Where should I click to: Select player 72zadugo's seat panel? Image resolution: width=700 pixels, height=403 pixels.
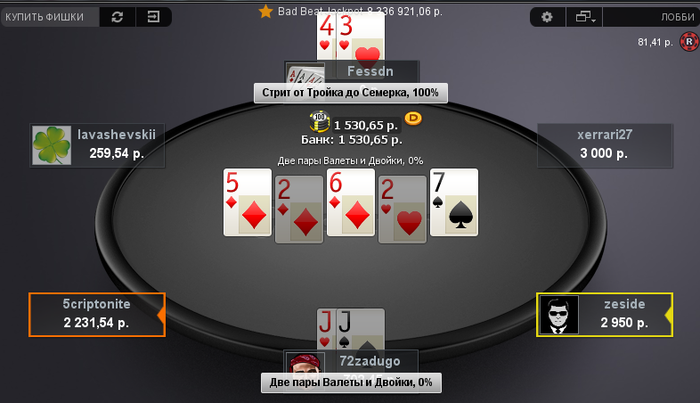[x=352, y=360]
